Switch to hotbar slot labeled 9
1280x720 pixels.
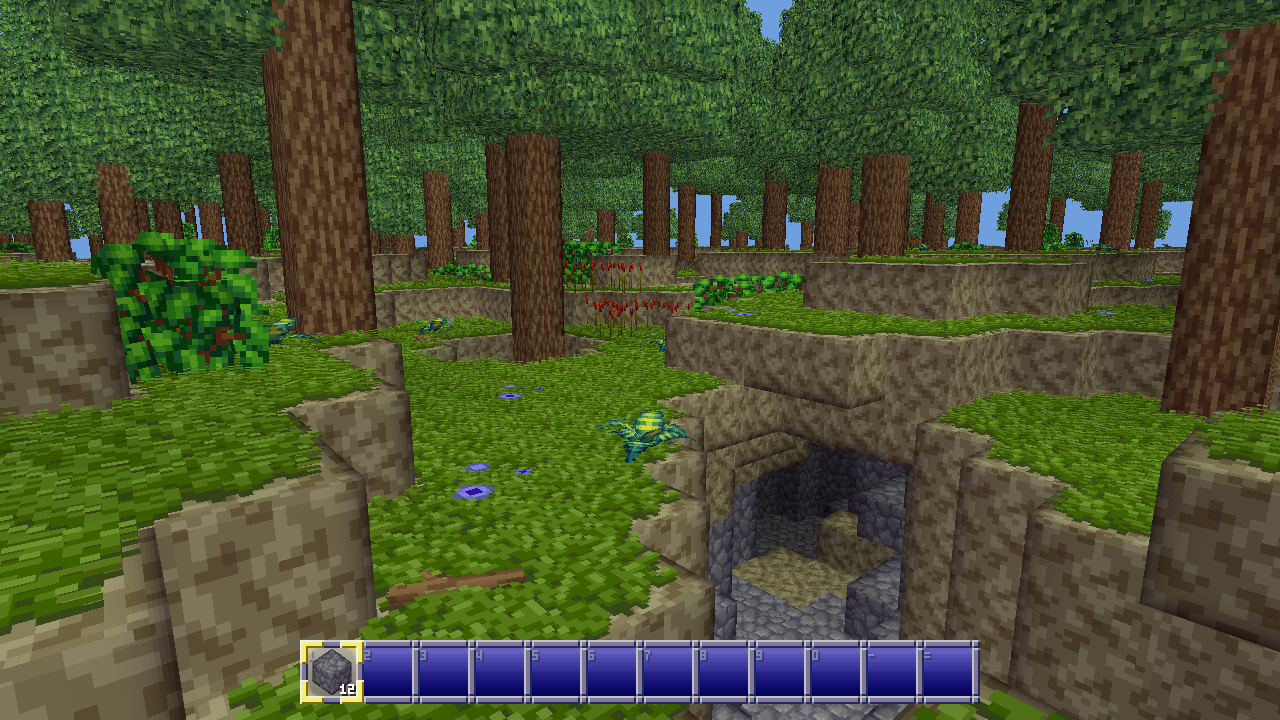(779, 671)
